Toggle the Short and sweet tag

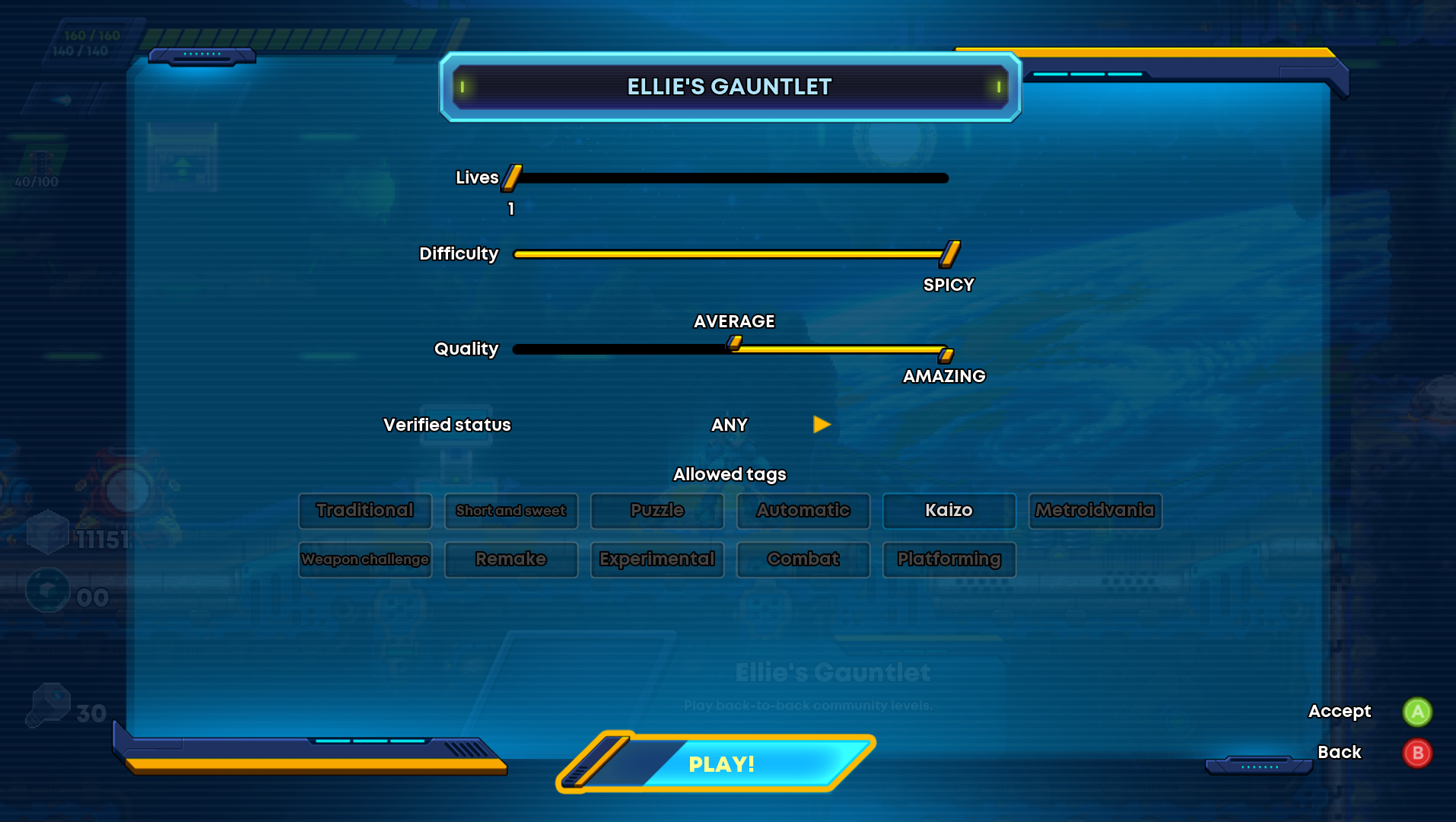coord(511,511)
